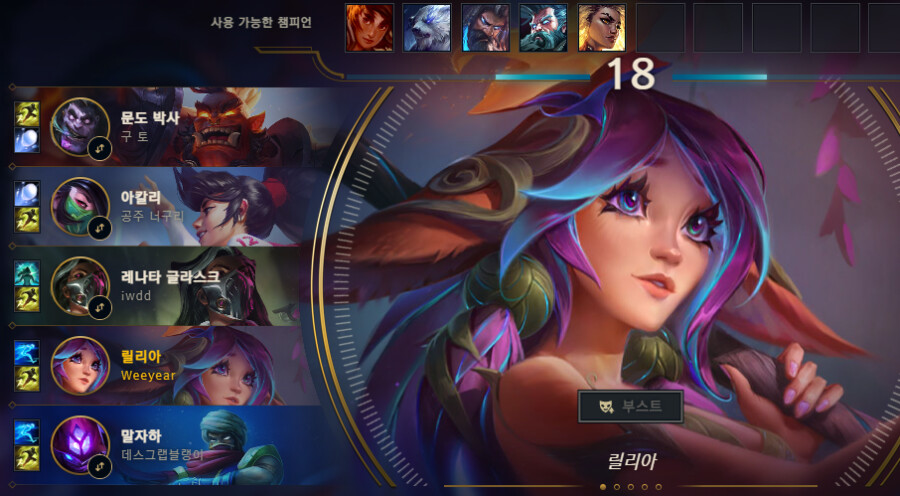Take the teal-bearded champion from the bench

(x=544, y=28)
